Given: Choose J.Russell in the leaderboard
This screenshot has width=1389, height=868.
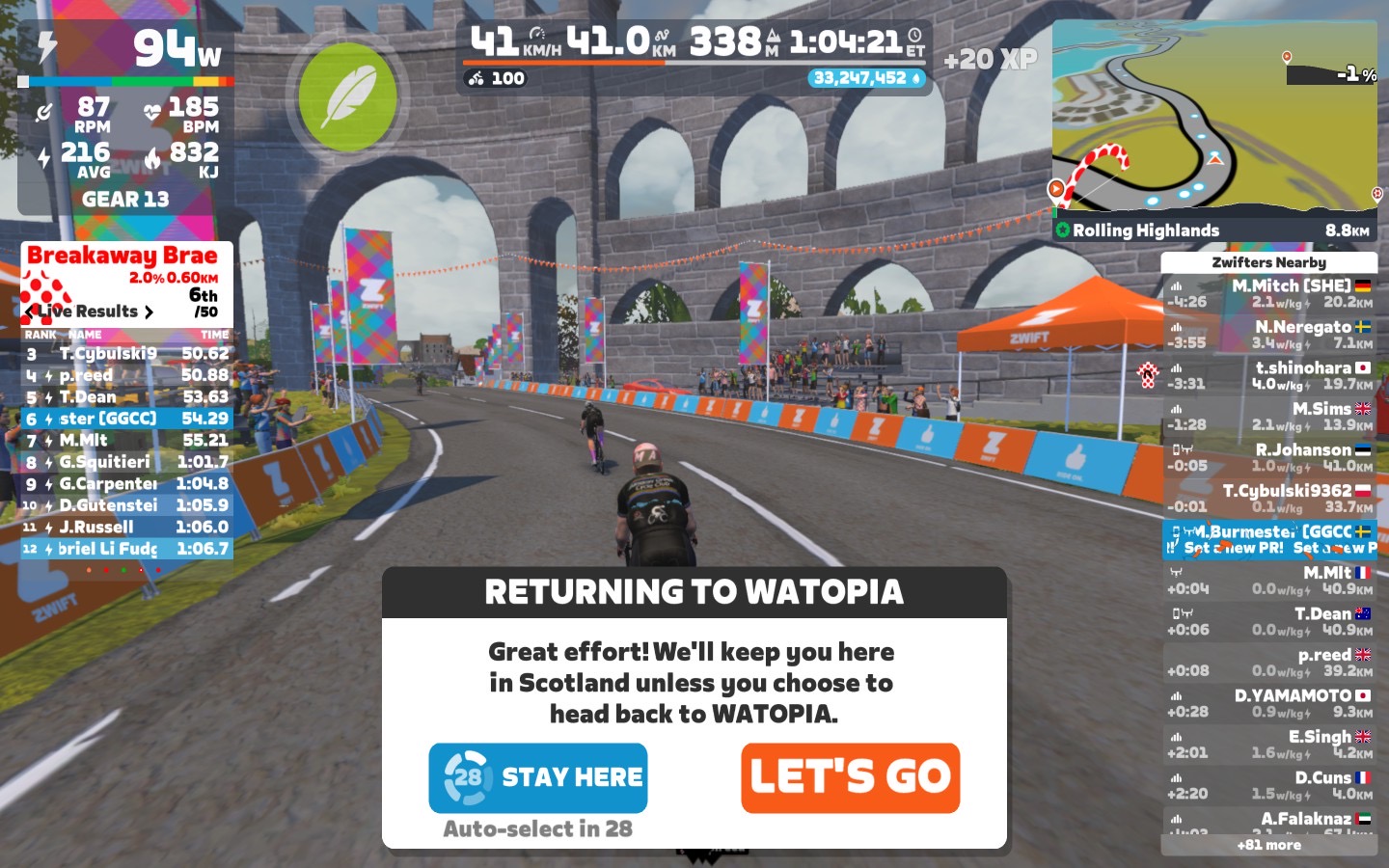Looking at the screenshot, I should (x=127, y=527).
